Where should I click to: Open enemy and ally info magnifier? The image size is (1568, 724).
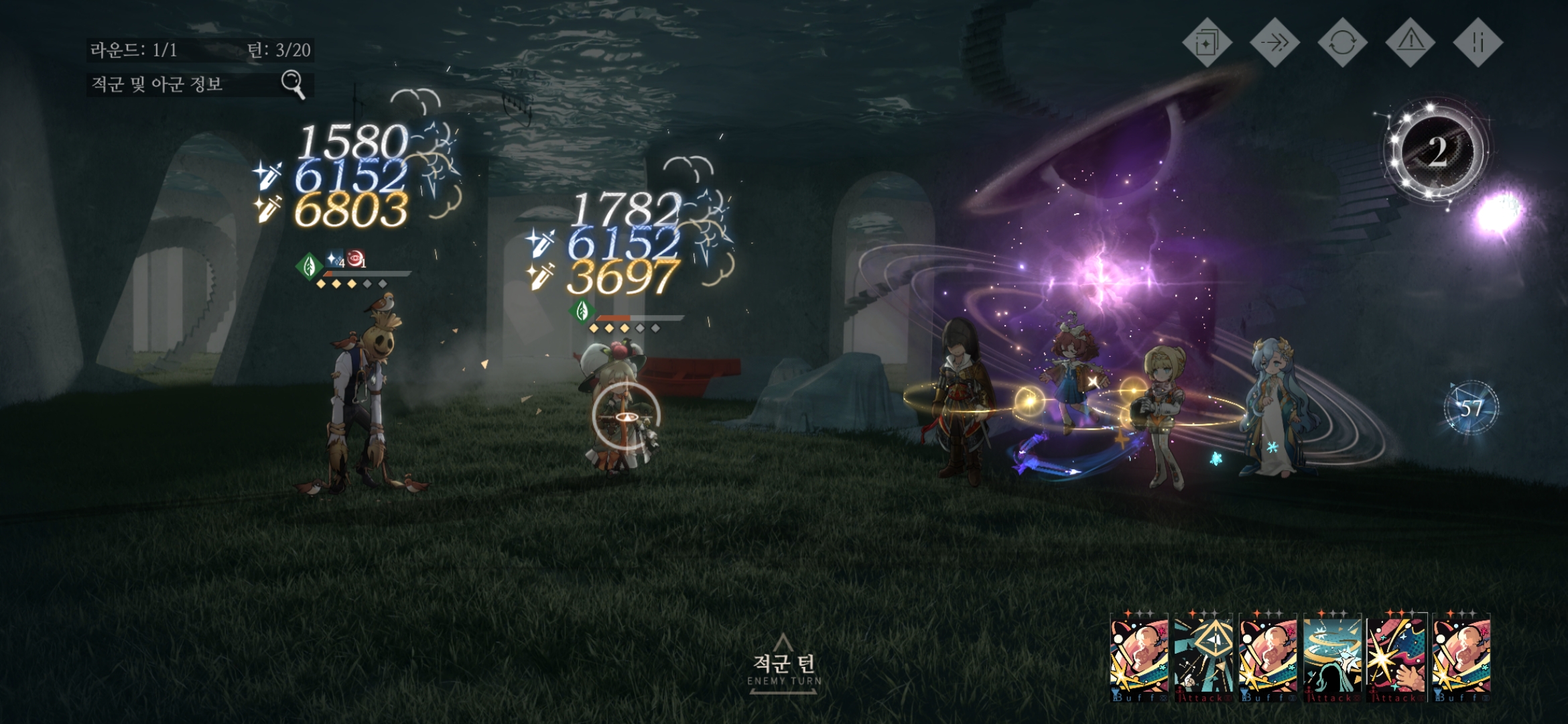click(x=293, y=84)
